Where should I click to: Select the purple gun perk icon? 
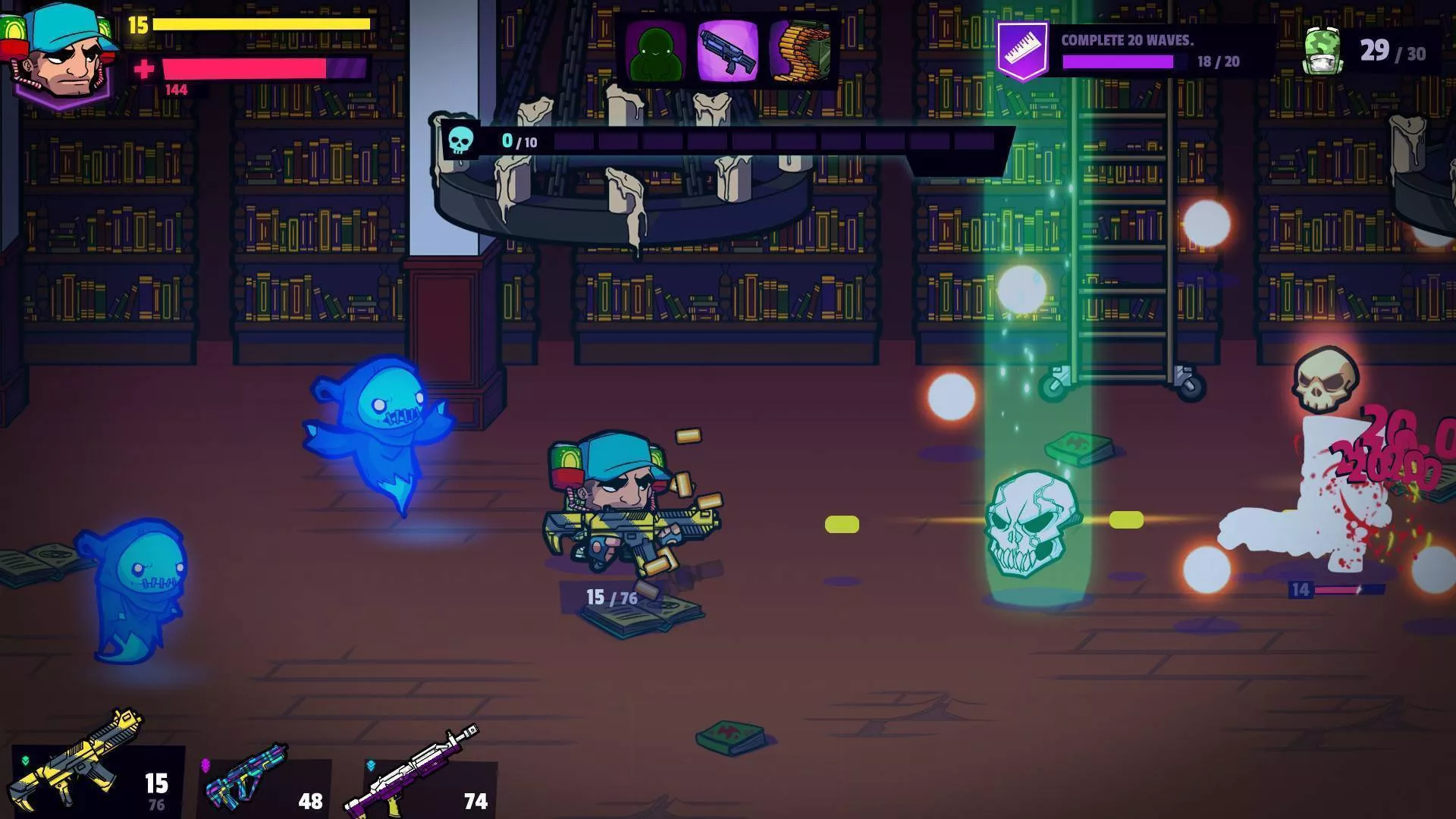pos(727,50)
